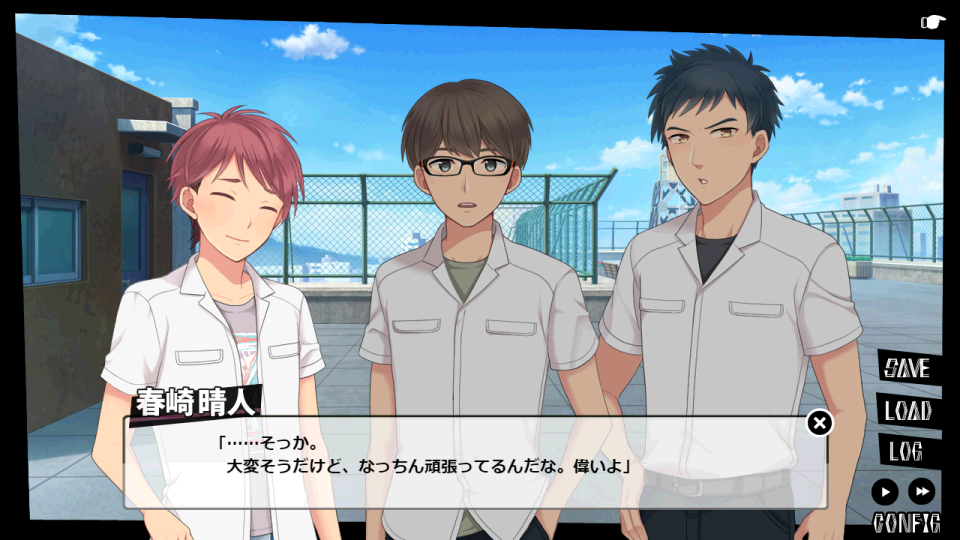Click the pointing hand icon
The image size is (960, 540).
click(932, 22)
